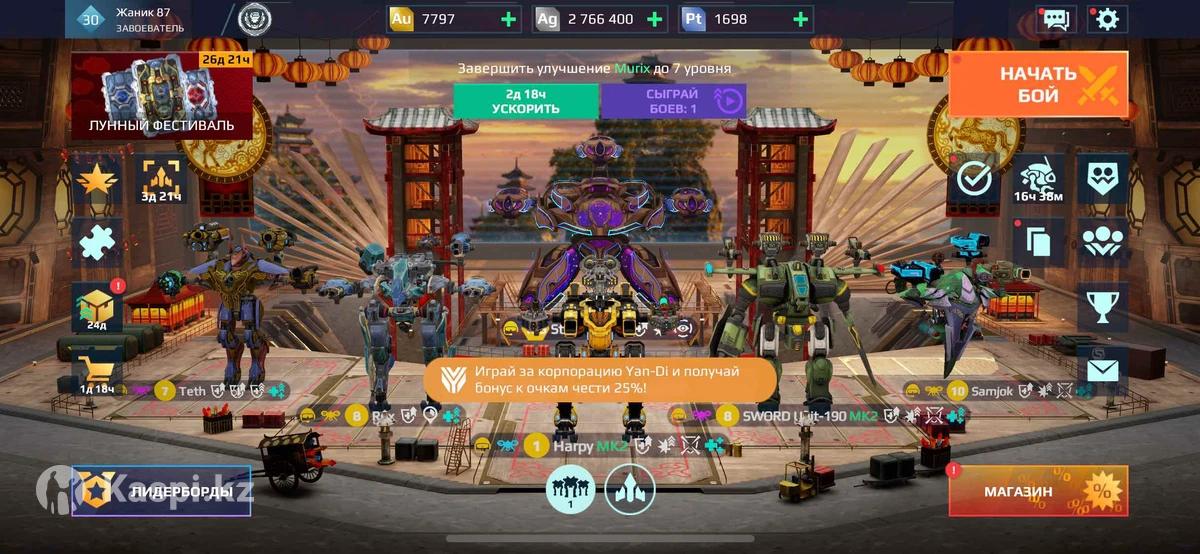Open the settings gear
Screen dimensions: 1200x554
[x=1106, y=19]
